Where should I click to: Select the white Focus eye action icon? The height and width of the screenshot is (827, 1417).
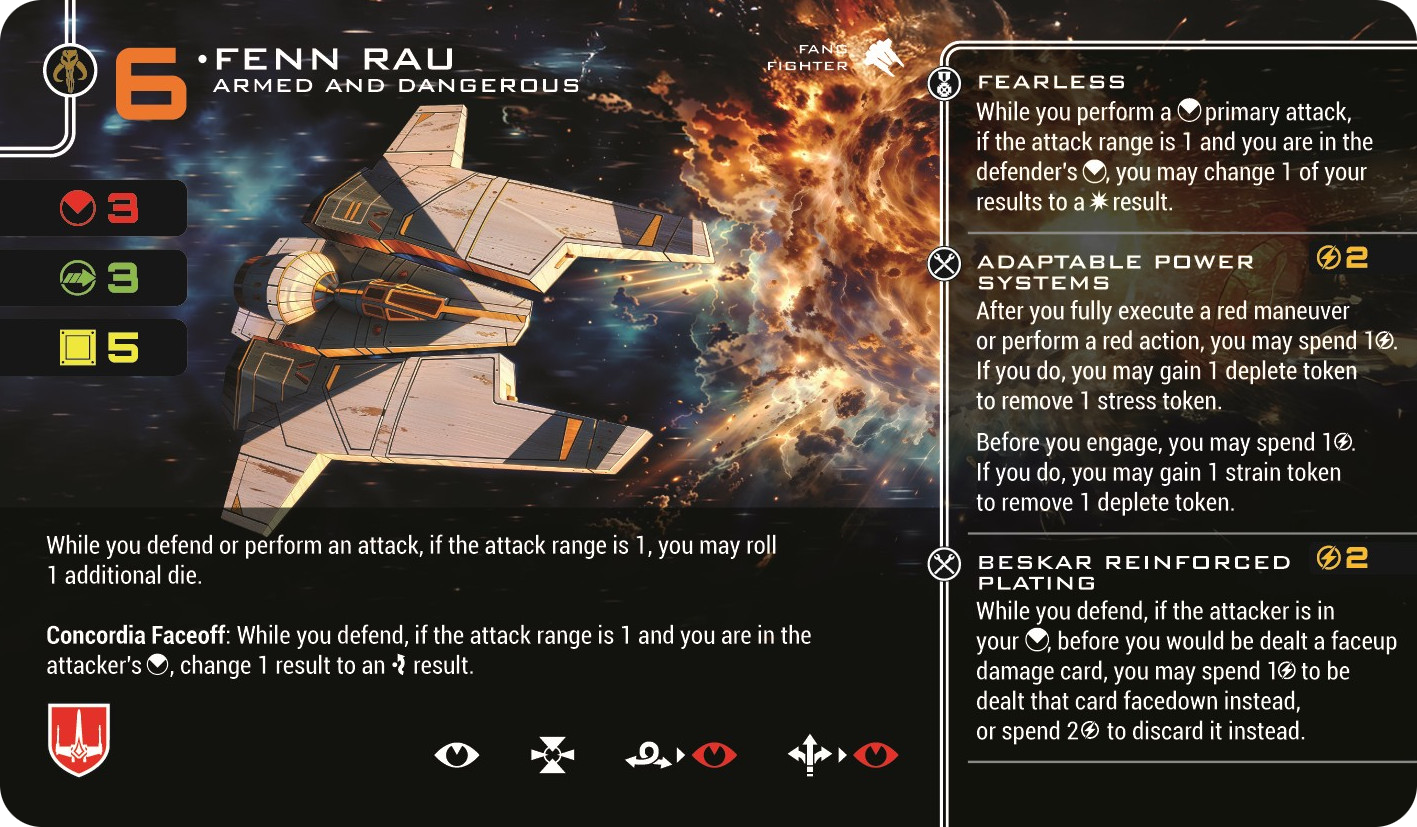coord(457,754)
